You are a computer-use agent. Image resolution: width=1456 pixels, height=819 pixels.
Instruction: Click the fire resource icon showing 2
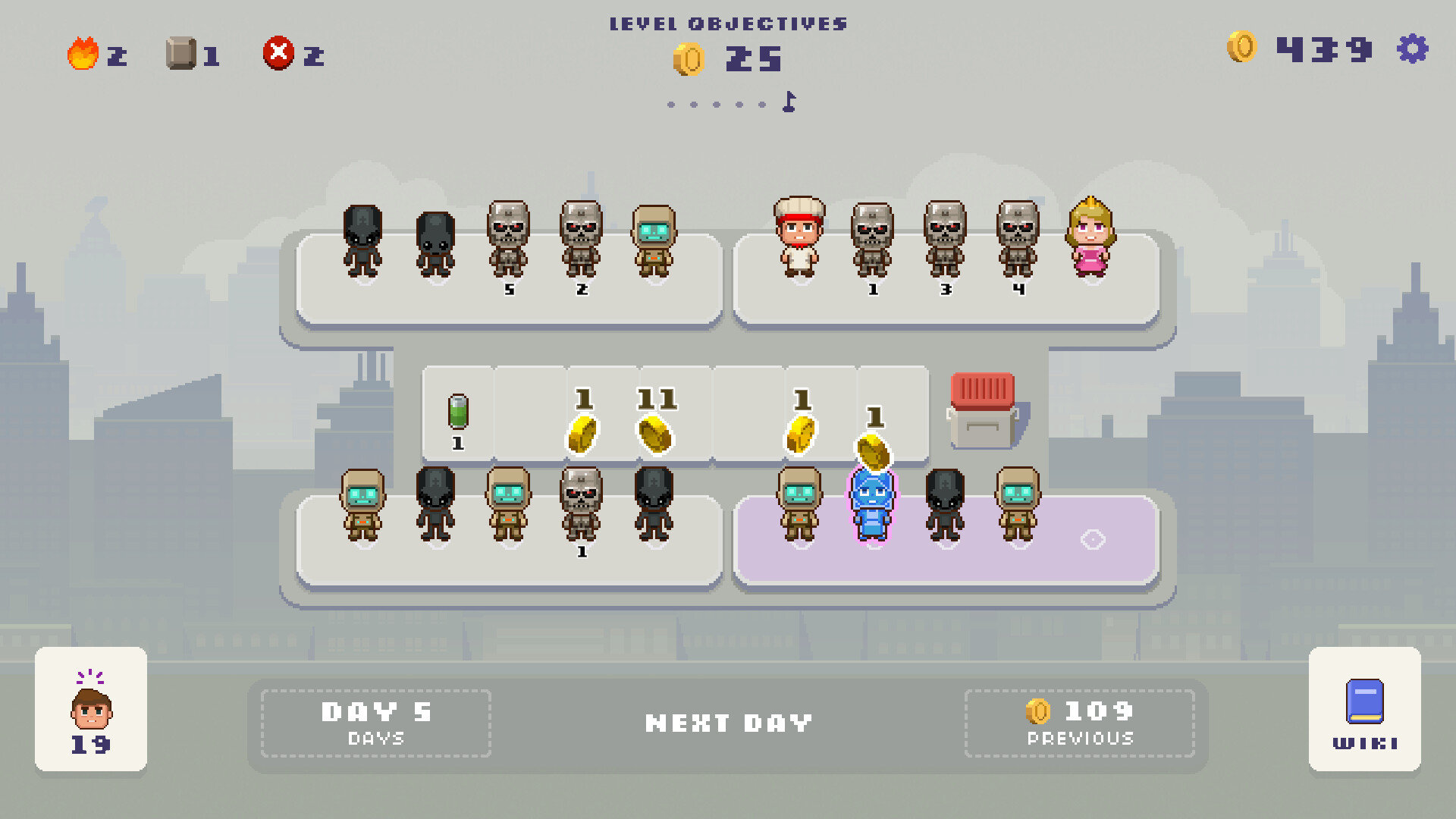[x=83, y=52]
